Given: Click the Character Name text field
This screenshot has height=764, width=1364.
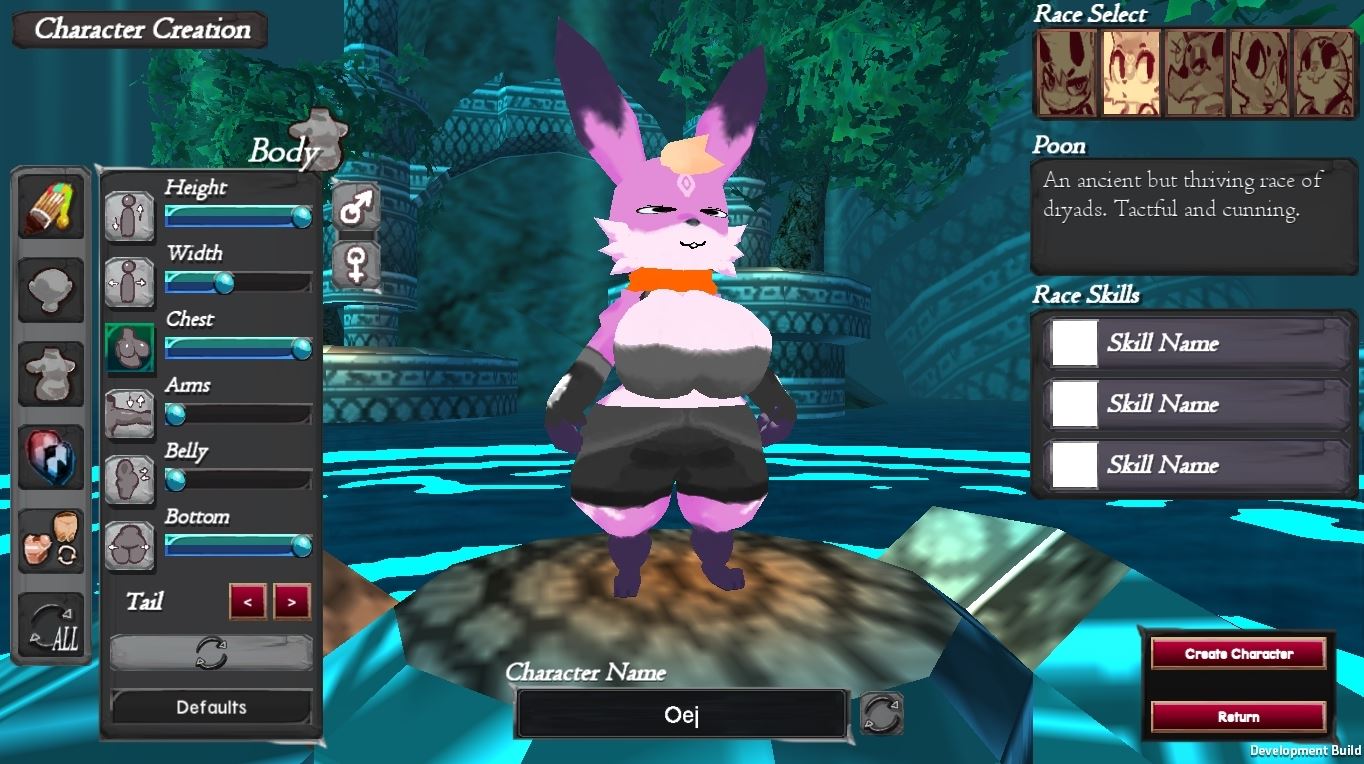Looking at the screenshot, I should click(681, 715).
